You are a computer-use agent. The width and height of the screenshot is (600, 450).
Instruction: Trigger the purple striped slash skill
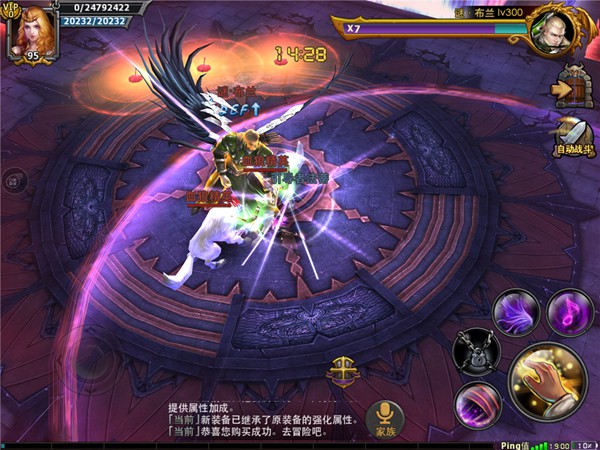click(476, 406)
